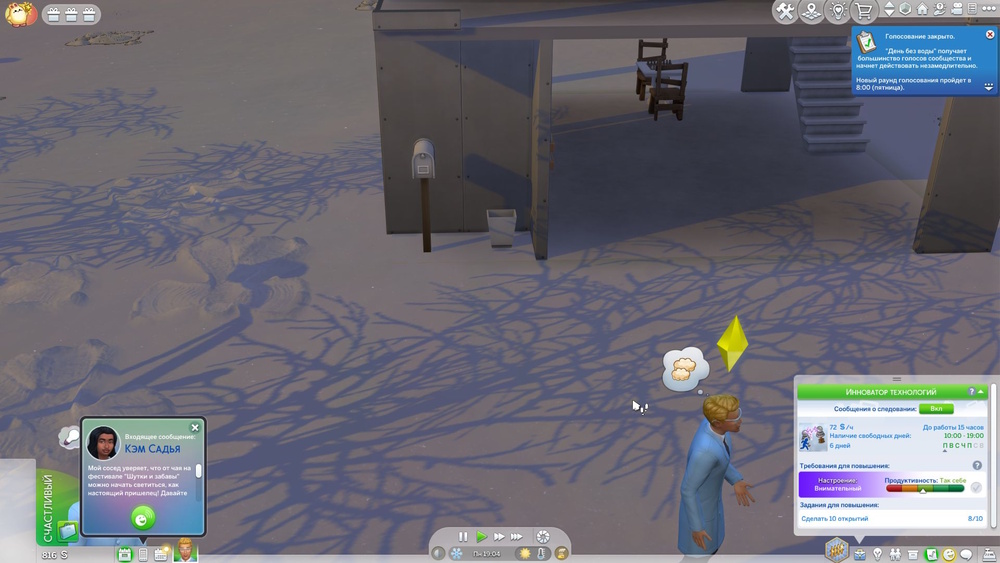Open the world map travel button
Viewport: 1000px width, 563px height.
812,11
